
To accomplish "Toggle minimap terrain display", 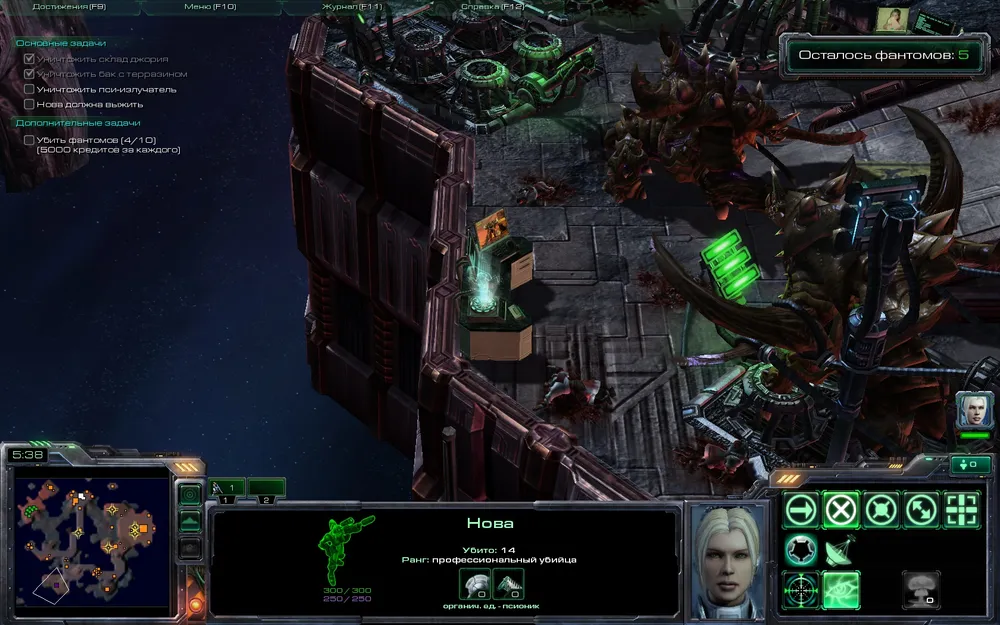I will pos(190,521).
